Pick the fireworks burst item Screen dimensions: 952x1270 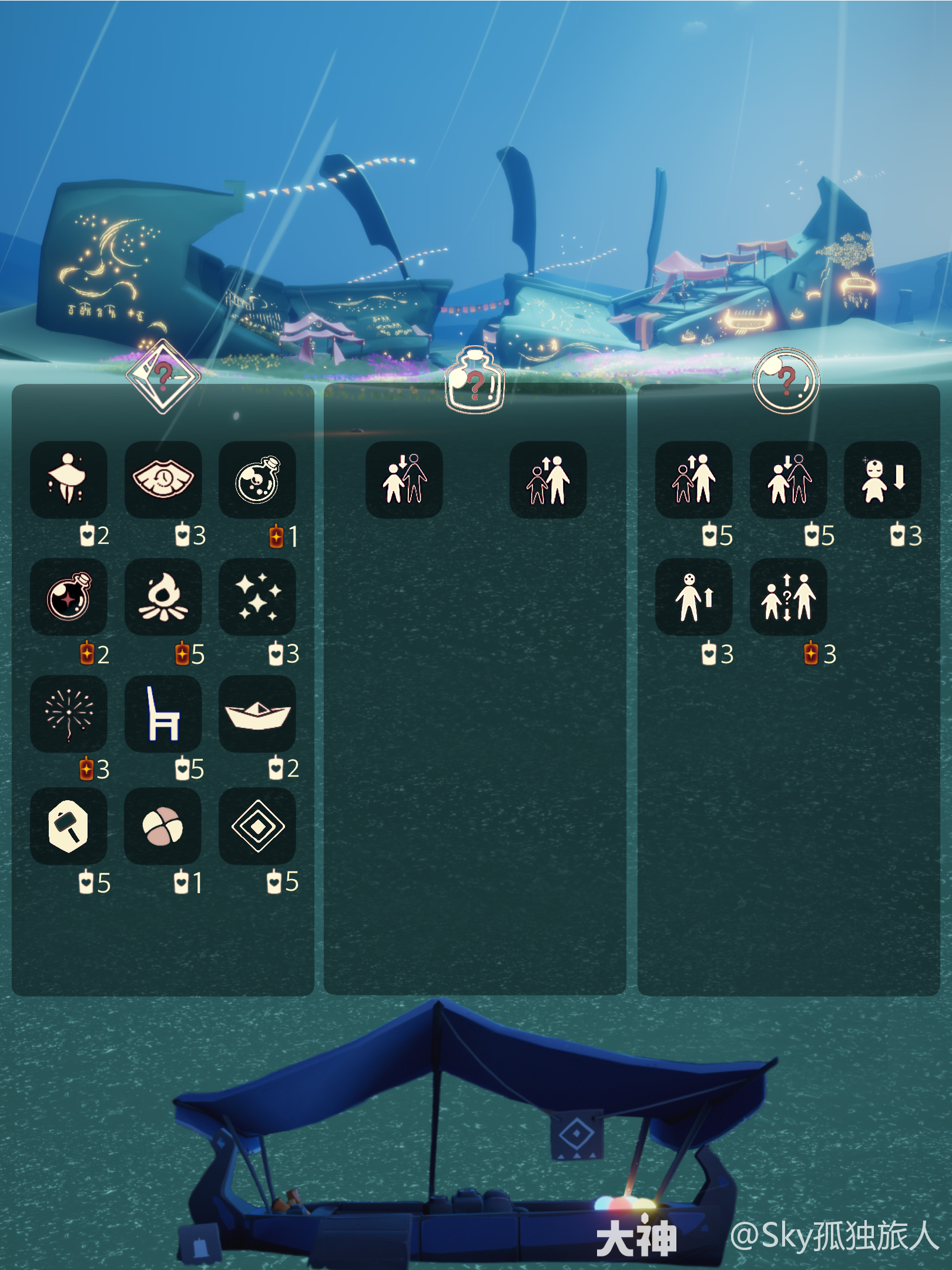68,713
